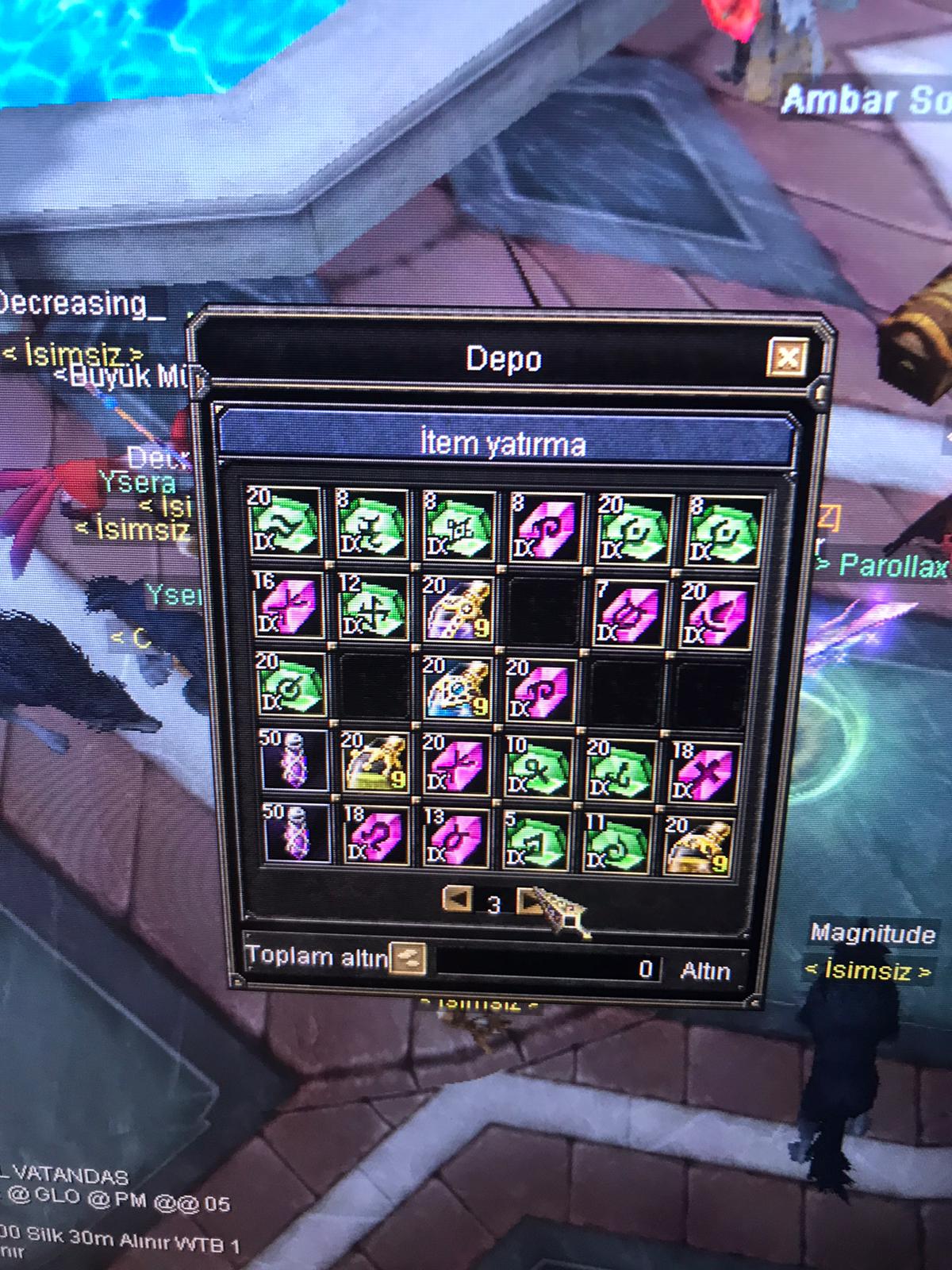Screen dimensions: 952x1270
Task: Go to the next storage page
Action: click(x=528, y=901)
